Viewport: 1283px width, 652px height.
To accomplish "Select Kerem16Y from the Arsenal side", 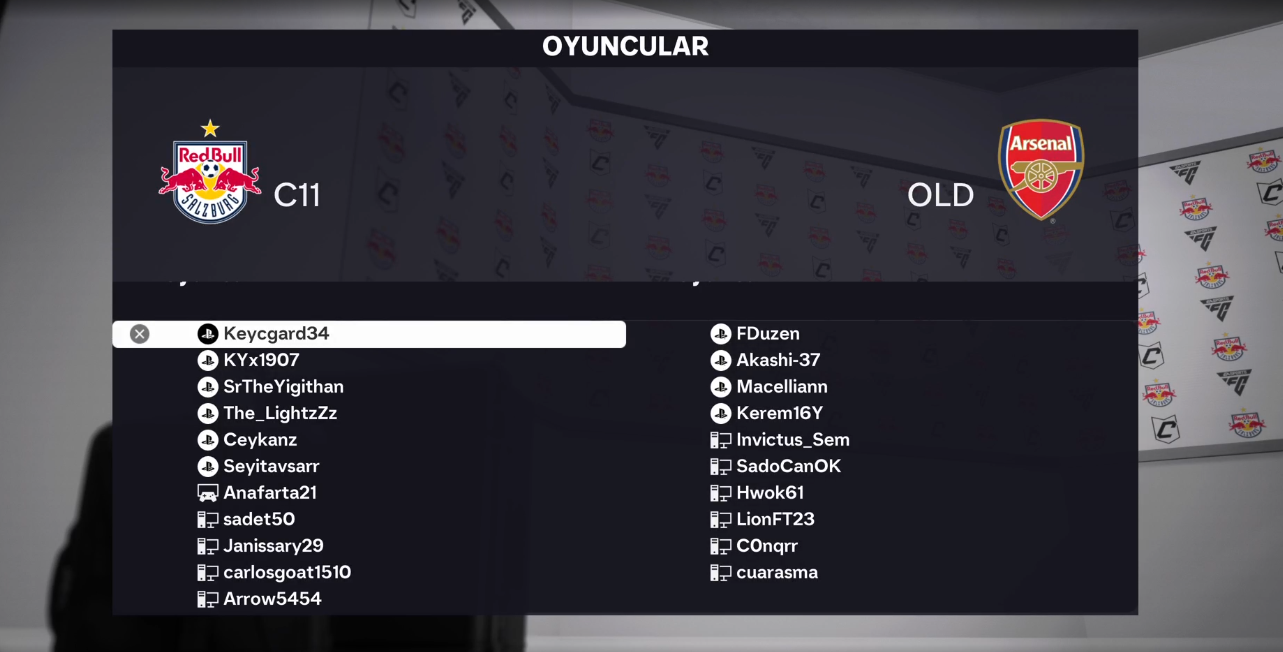I will coord(779,413).
